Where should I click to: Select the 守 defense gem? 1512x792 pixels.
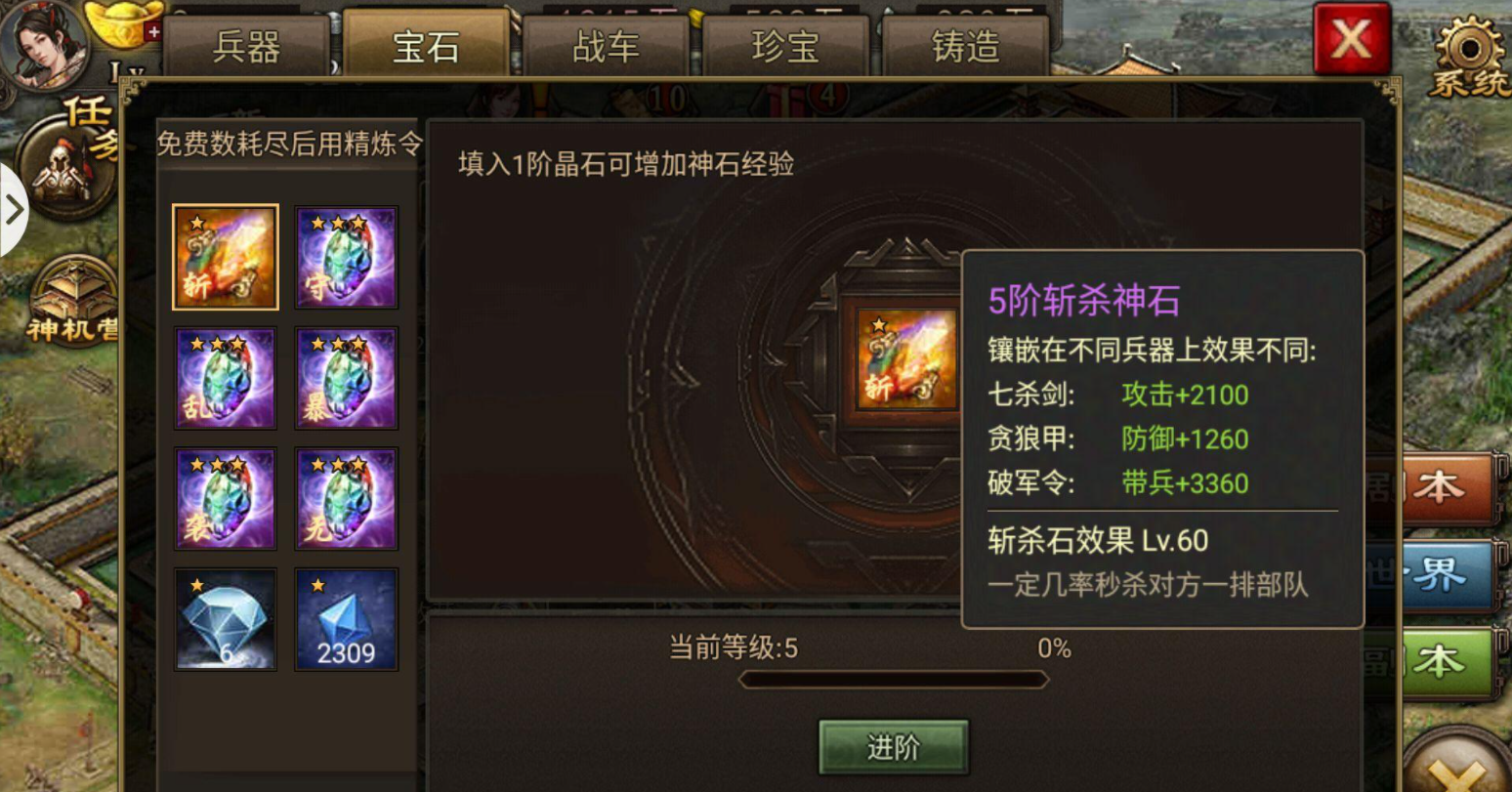tap(346, 256)
